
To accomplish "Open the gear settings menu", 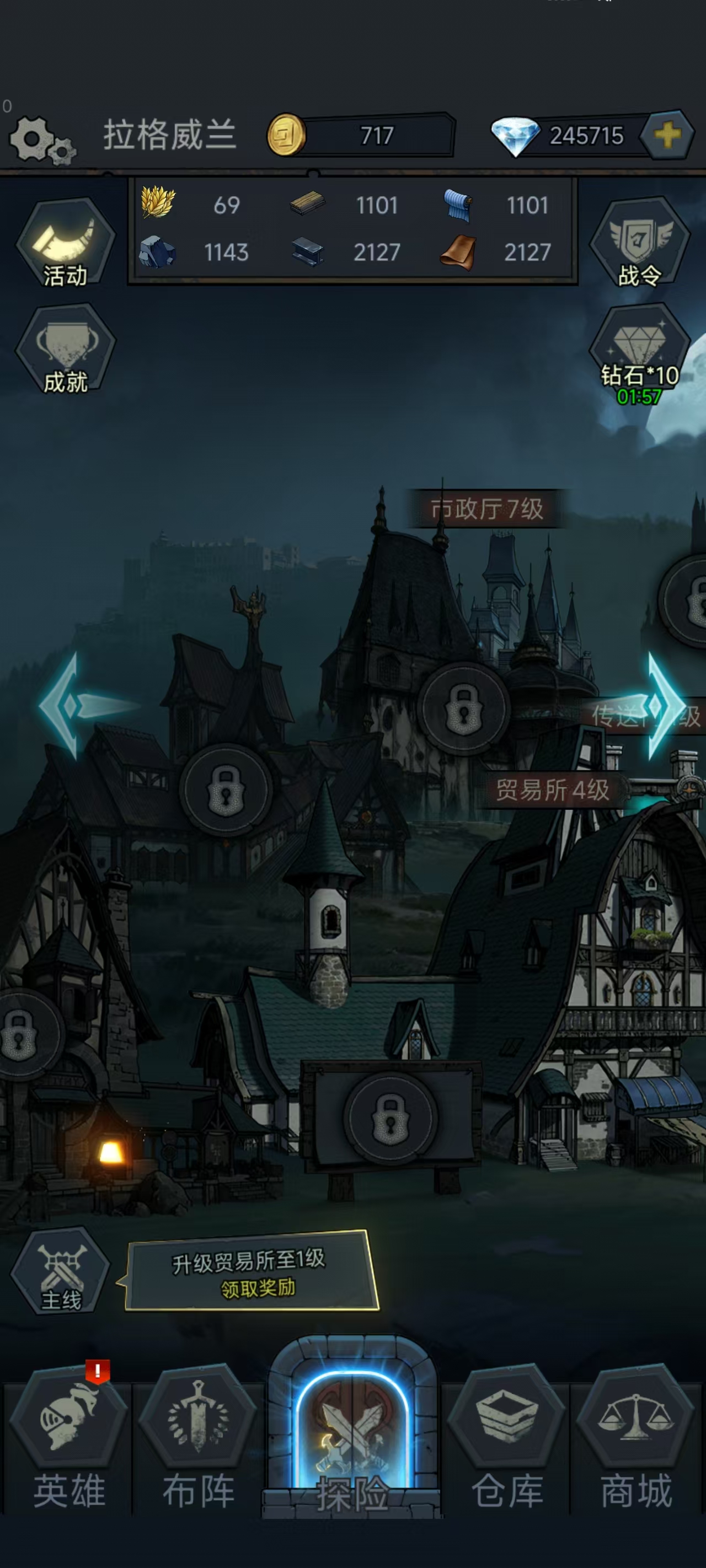I will 40,139.
